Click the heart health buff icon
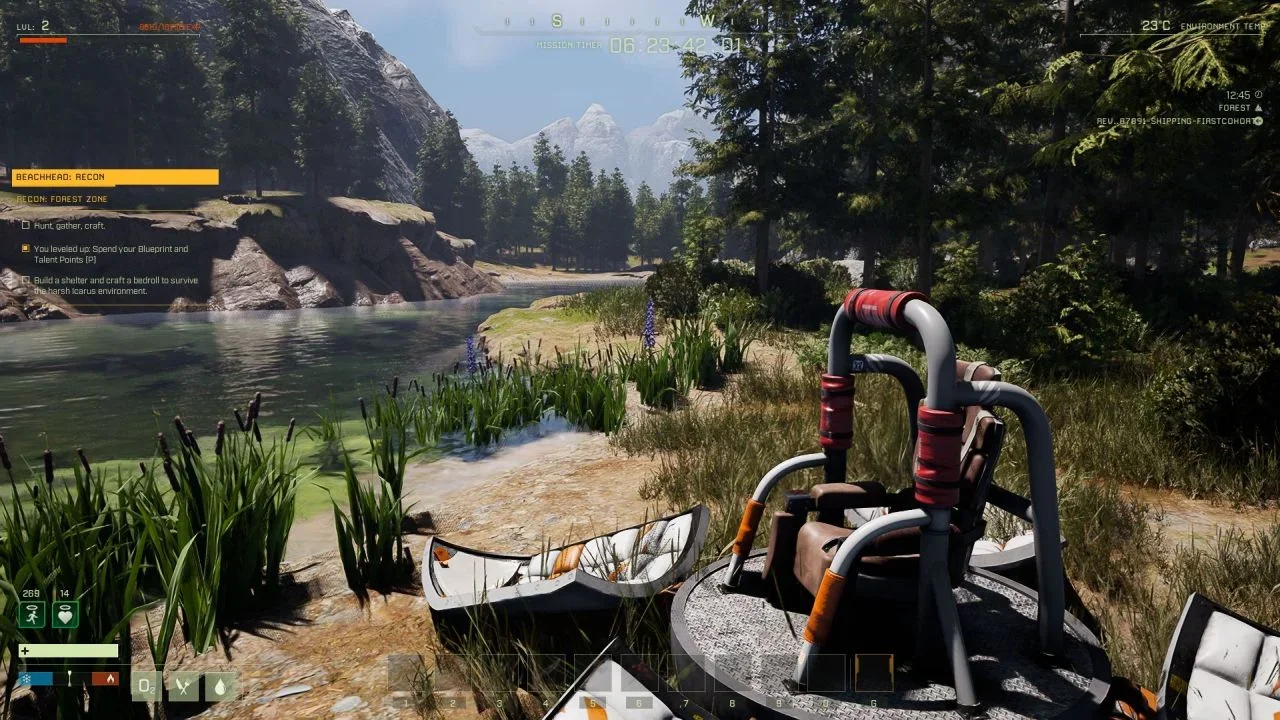1280x720 pixels. point(66,614)
